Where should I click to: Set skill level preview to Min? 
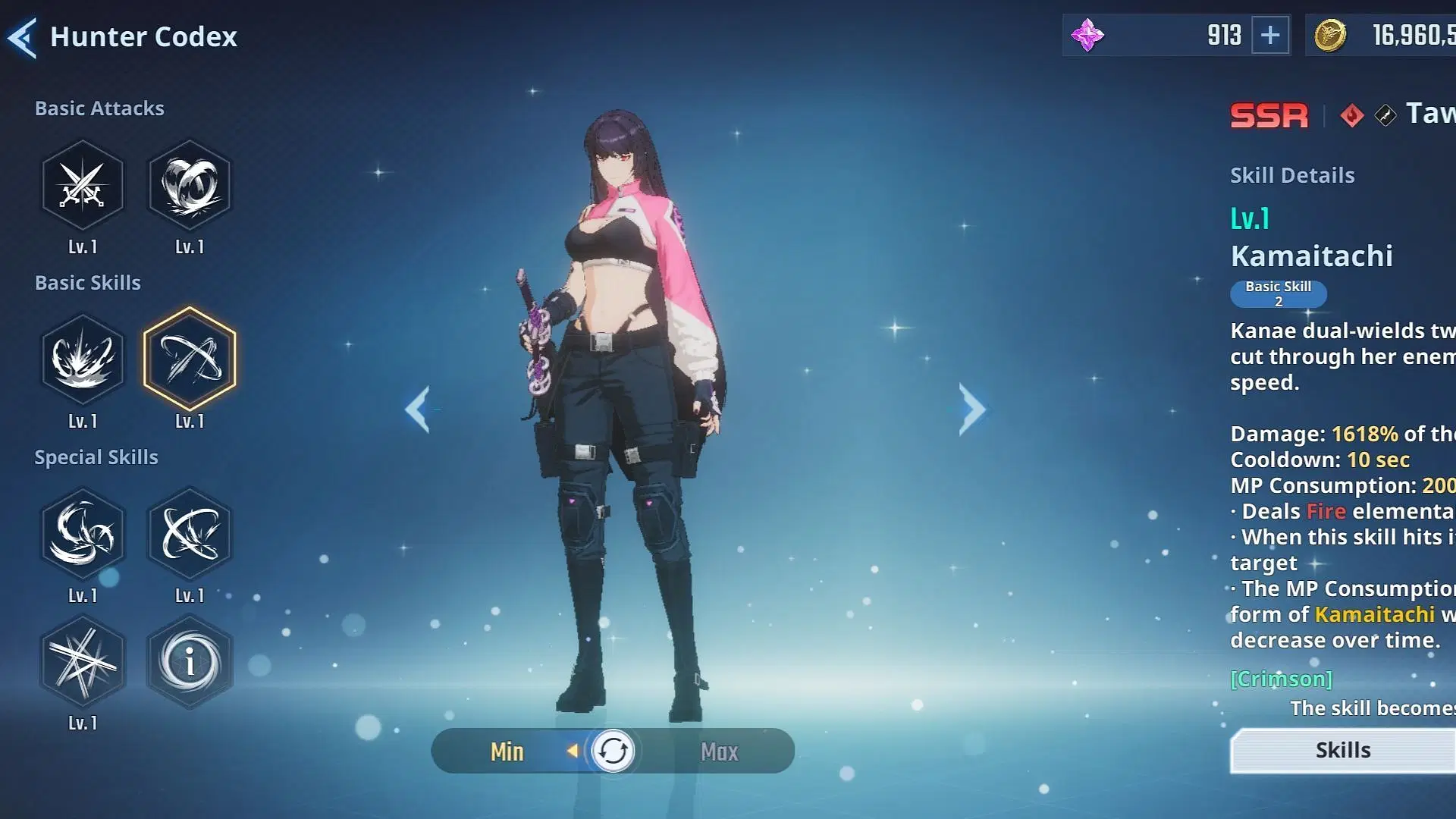pos(507,752)
